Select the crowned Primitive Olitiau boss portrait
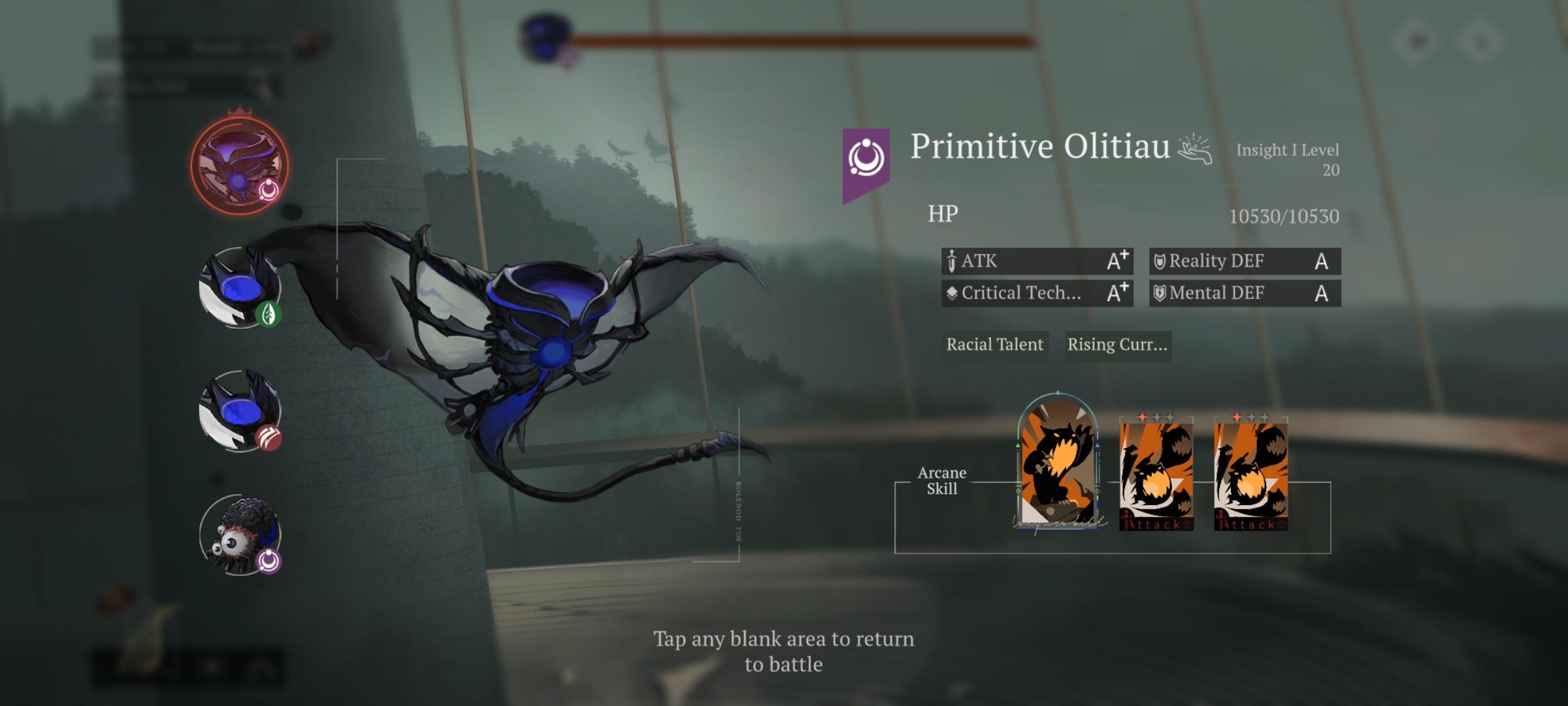1568x706 pixels. click(x=239, y=167)
